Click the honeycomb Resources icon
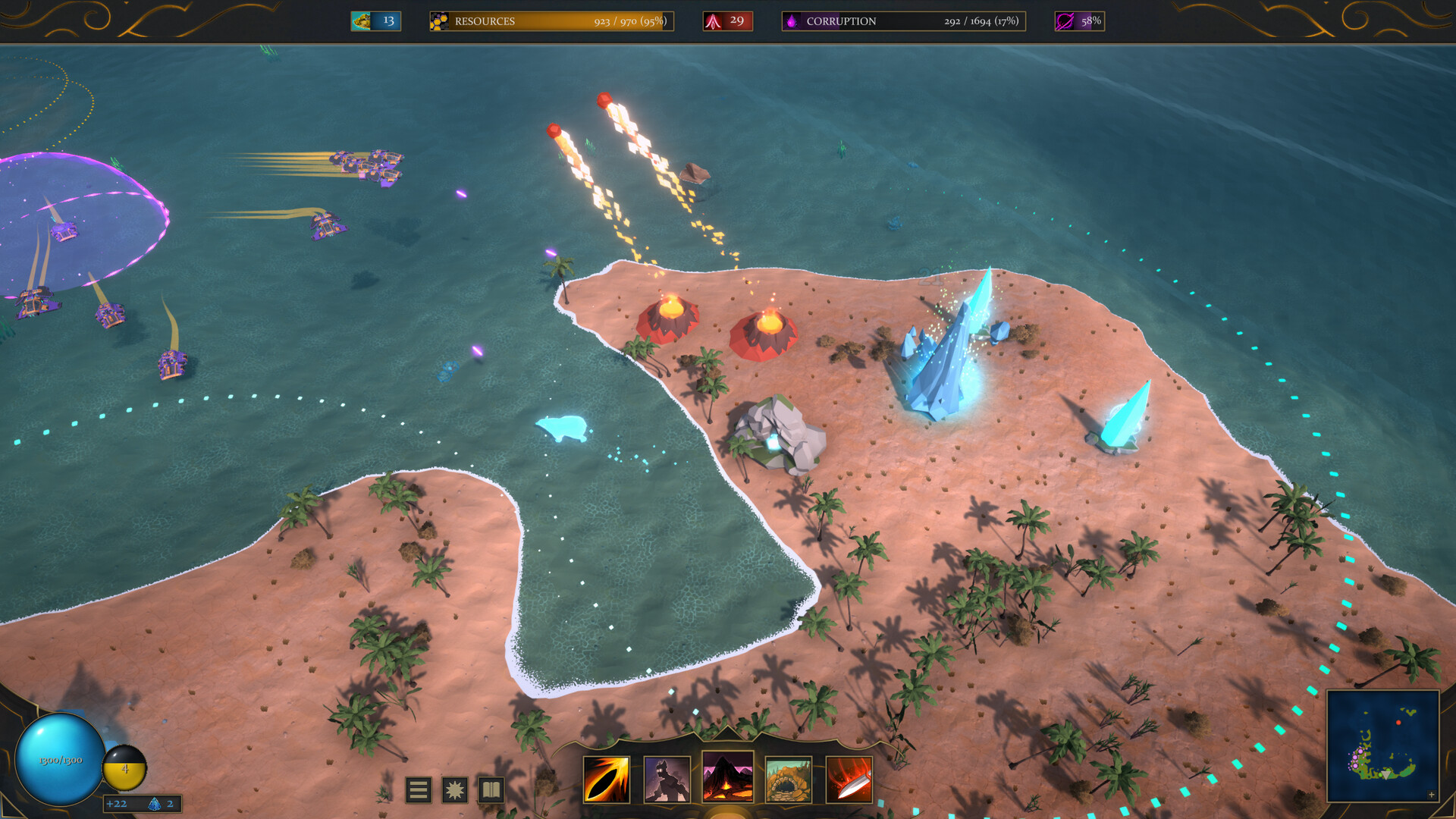 pyautogui.click(x=438, y=21)
